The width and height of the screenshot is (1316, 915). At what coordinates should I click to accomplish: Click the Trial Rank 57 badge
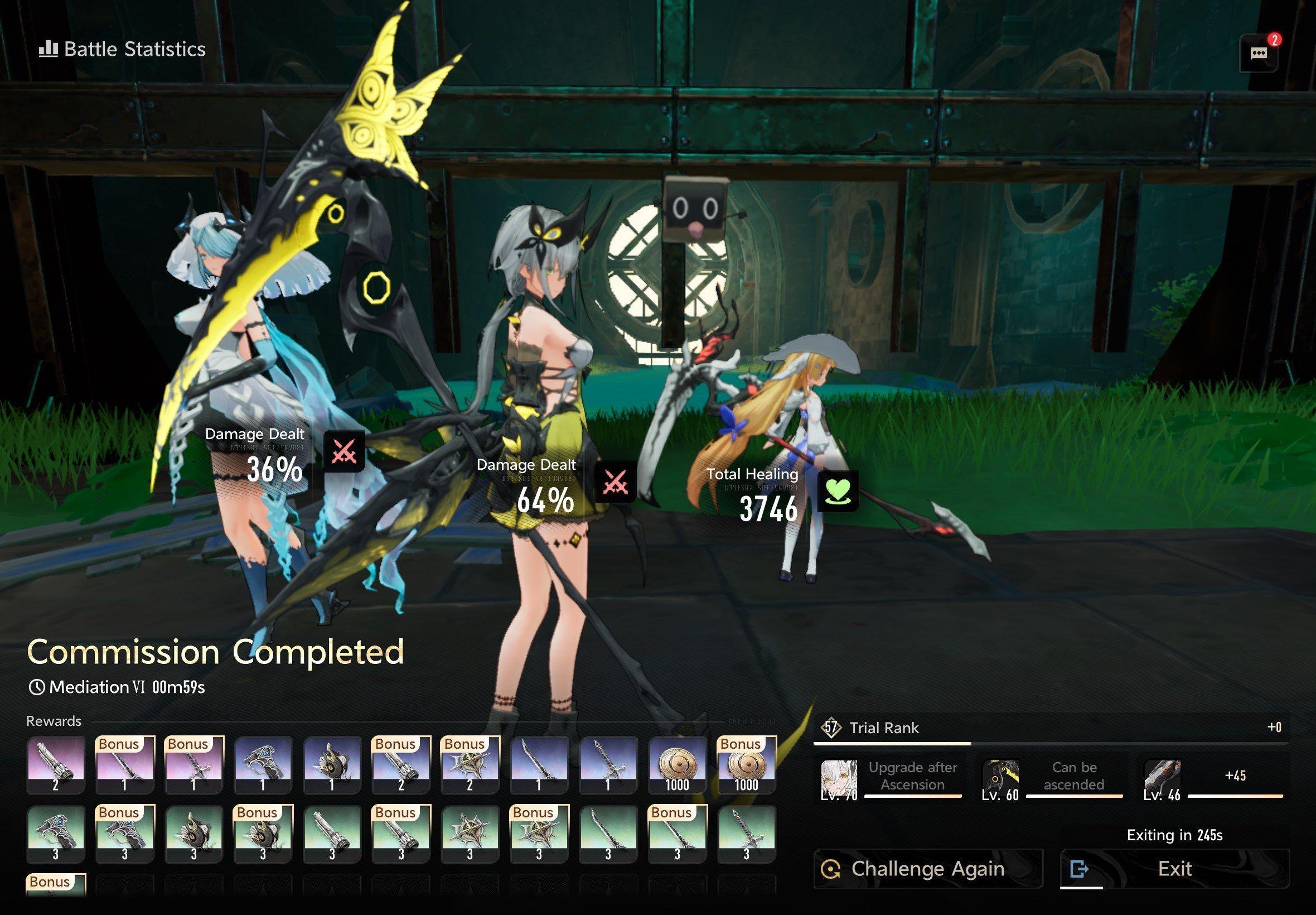pos(831,728)
